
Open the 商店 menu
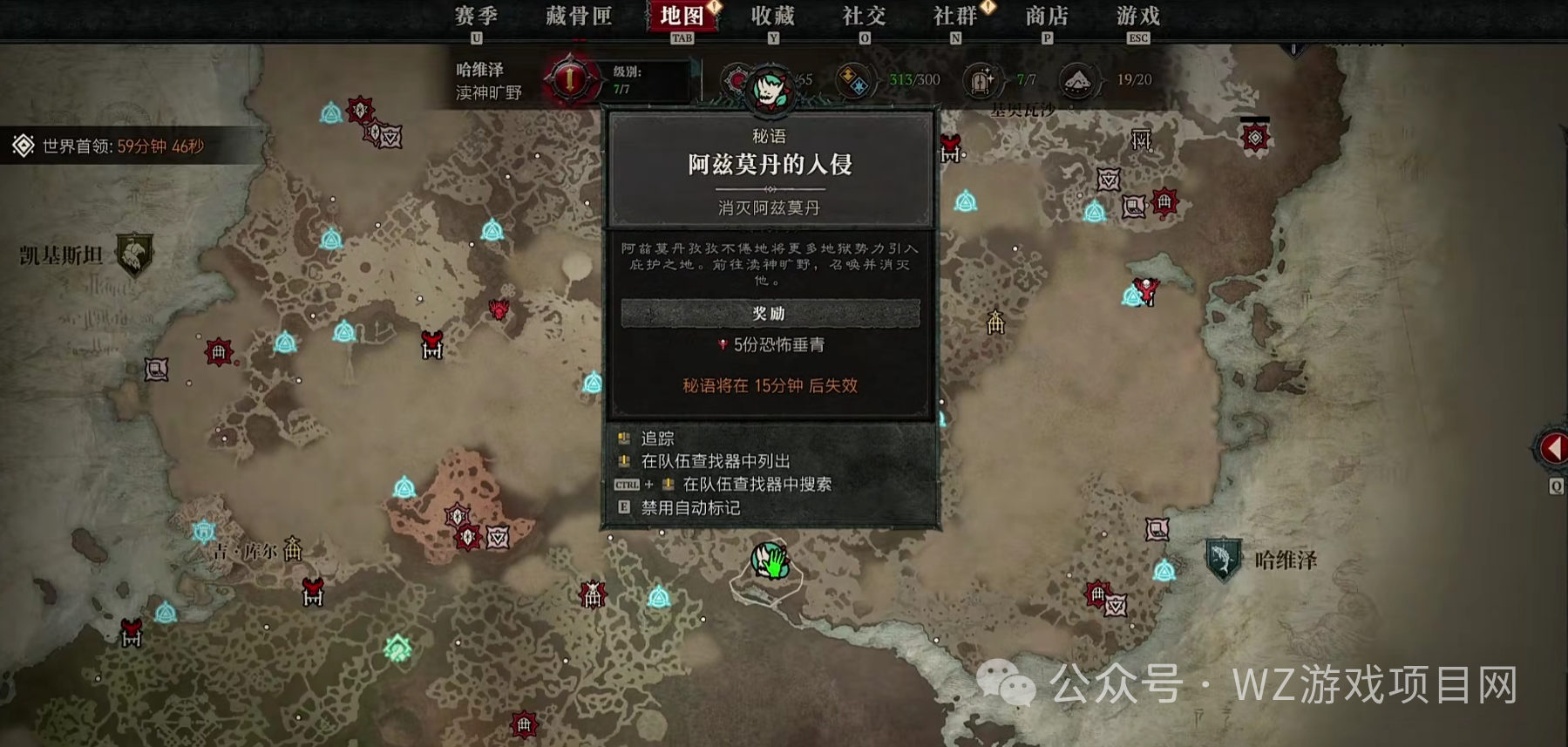click(1047, 16)
